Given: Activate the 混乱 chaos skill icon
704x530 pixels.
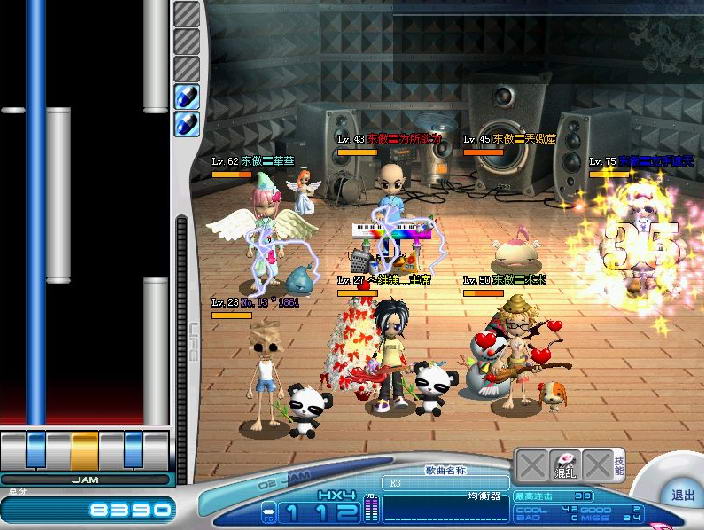Looking at the screenshot, I should pos(565,465).
